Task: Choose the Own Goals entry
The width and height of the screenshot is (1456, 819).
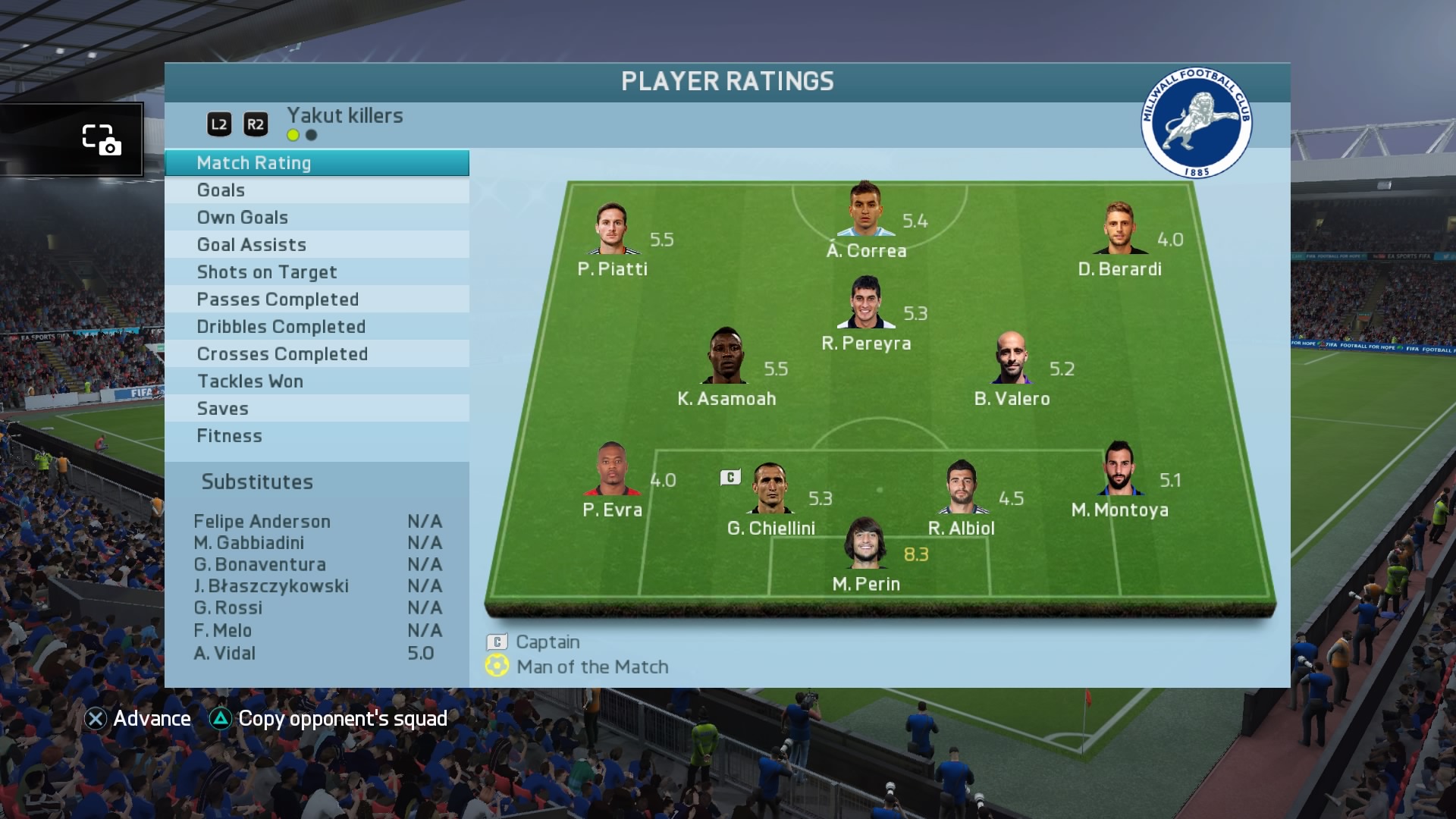Action: [316, 218]
